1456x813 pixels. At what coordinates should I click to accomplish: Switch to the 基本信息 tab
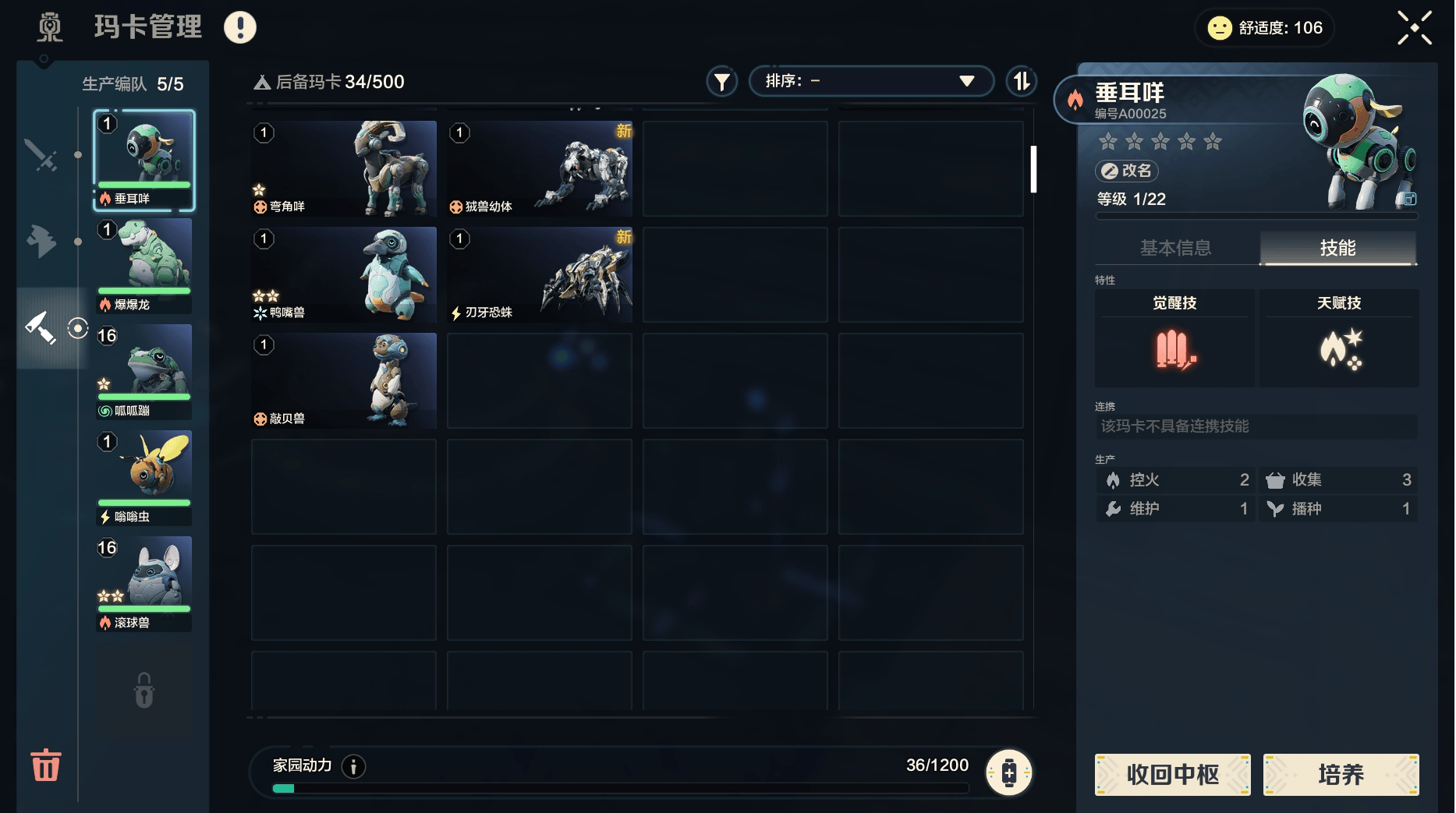(1175, 248)
